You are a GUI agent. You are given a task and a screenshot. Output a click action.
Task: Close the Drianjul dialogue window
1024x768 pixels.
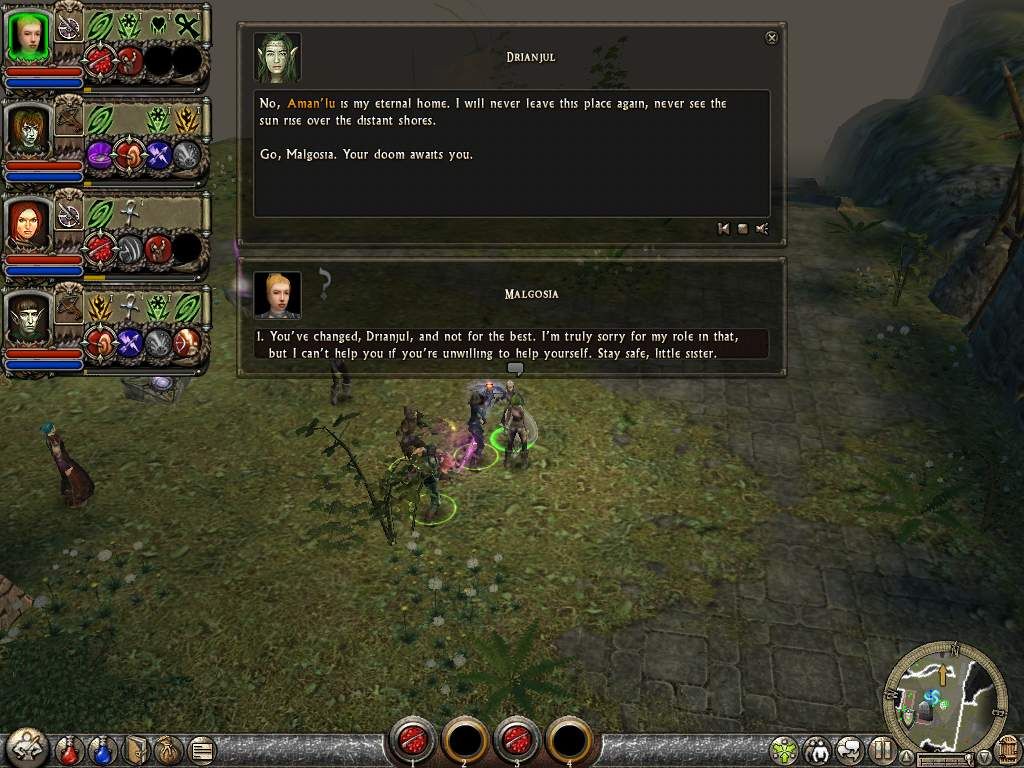coord(771,38)
